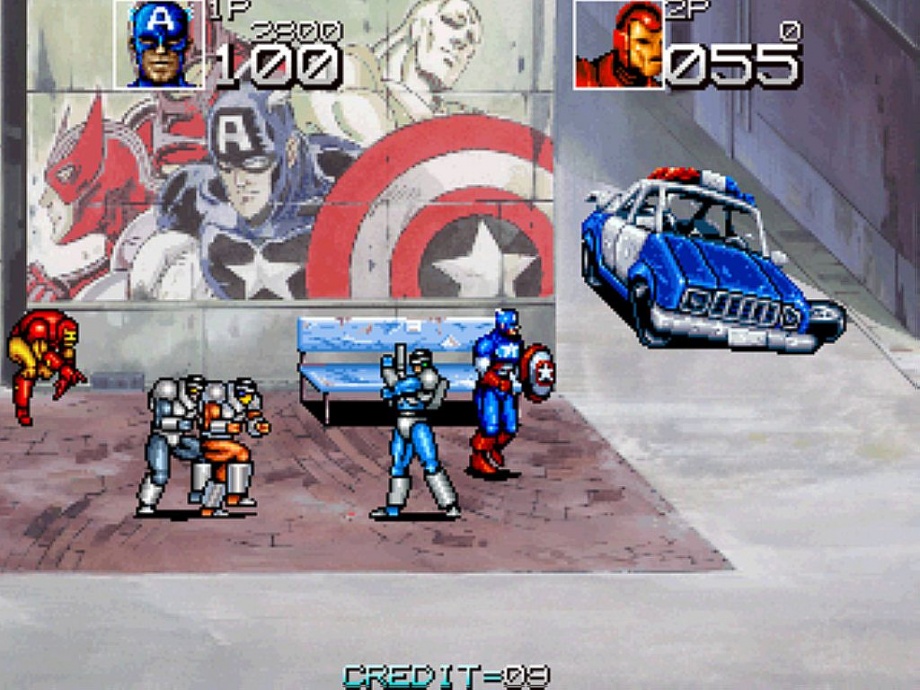Select Iron Man's player two portrait

(619, 45)
